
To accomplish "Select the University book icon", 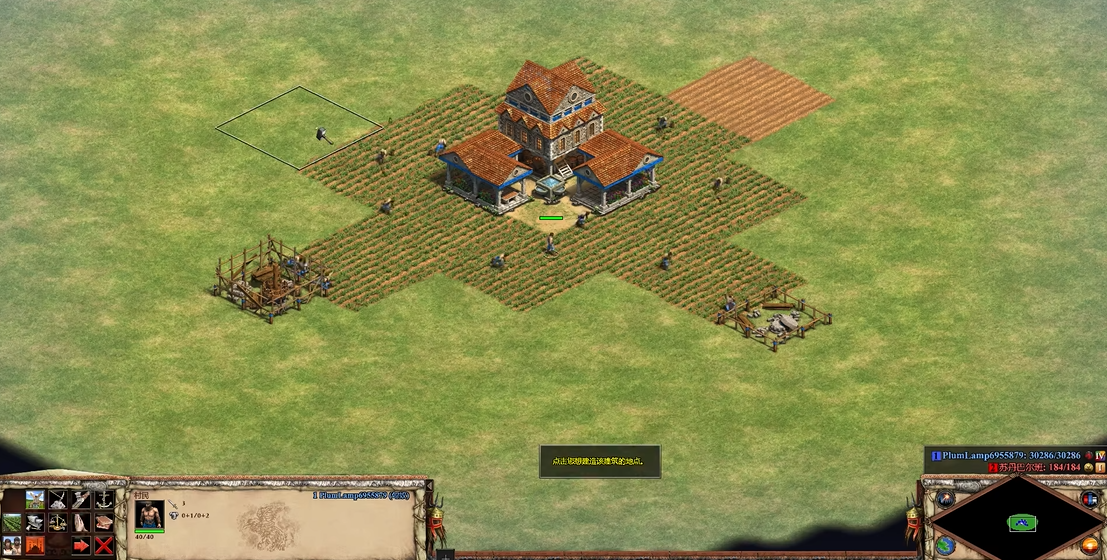I will (x=104, y=522).
